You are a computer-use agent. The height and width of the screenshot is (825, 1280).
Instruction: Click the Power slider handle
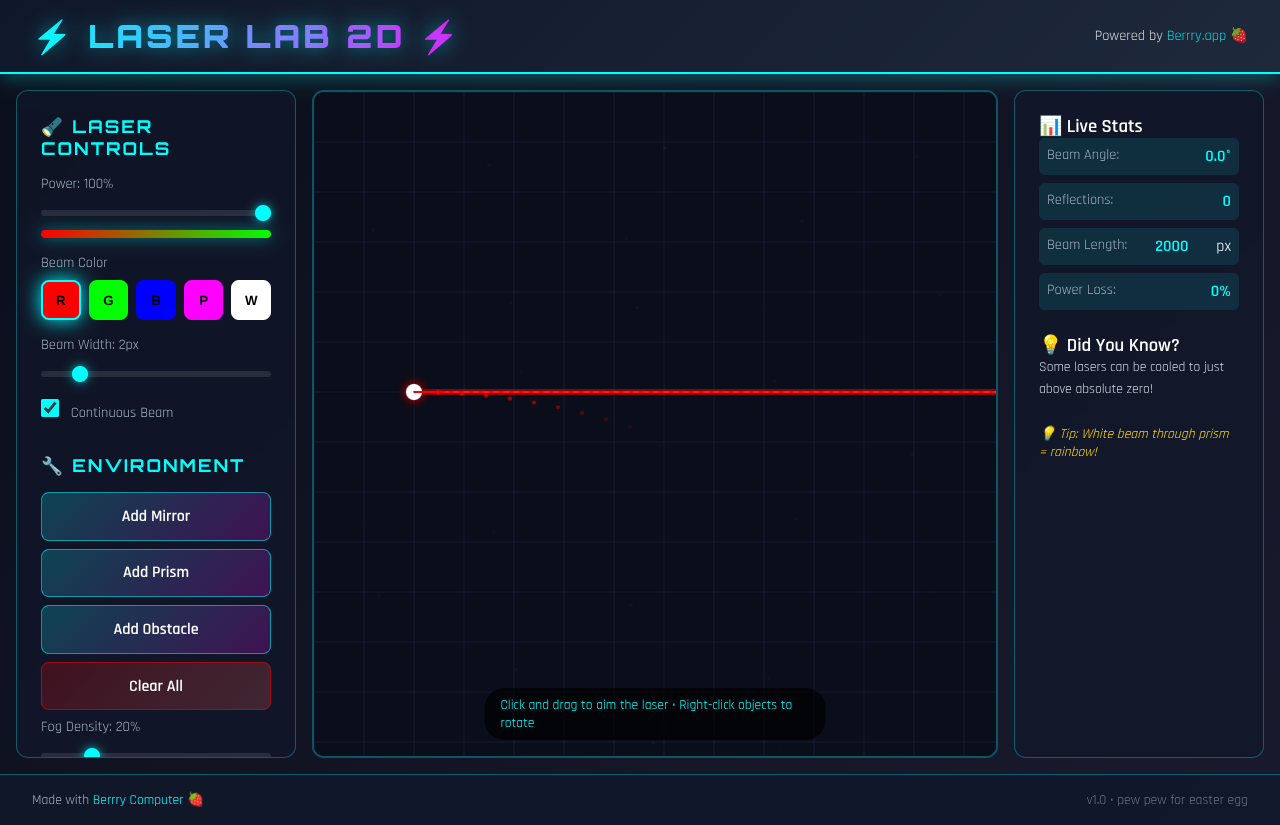coord(263,213)
